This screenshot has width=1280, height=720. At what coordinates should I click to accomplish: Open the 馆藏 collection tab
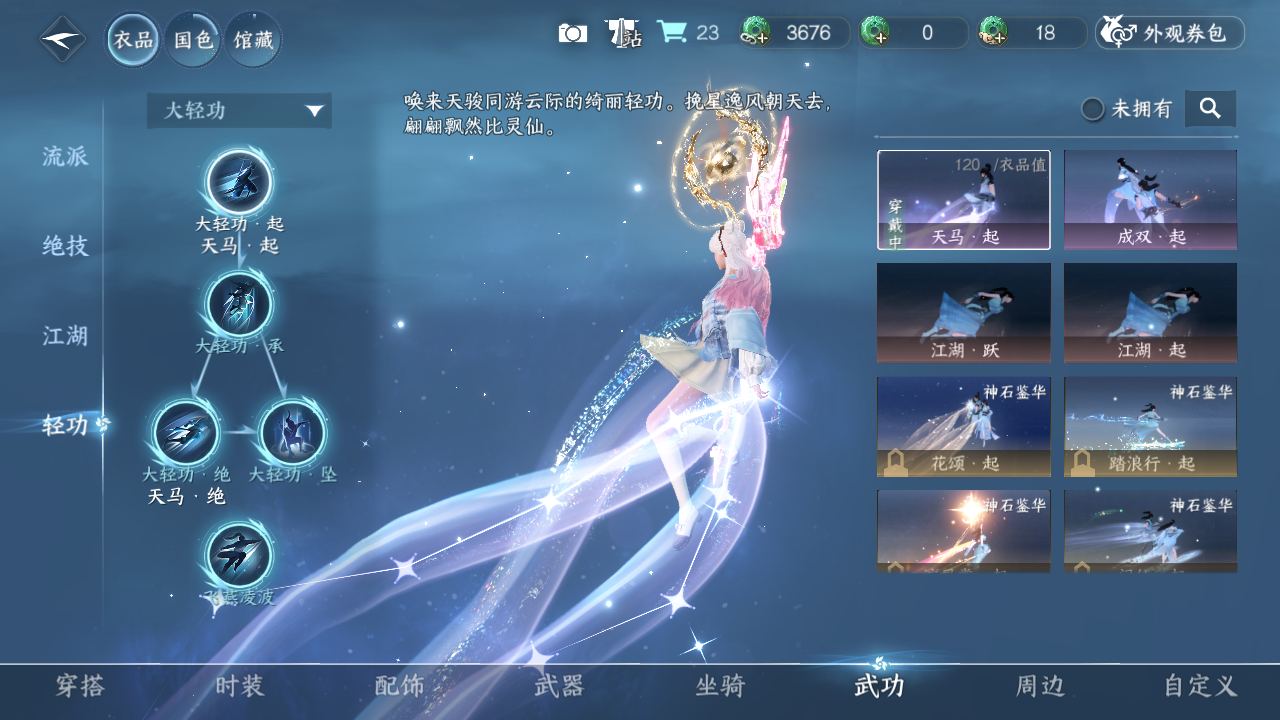(252, 40)
